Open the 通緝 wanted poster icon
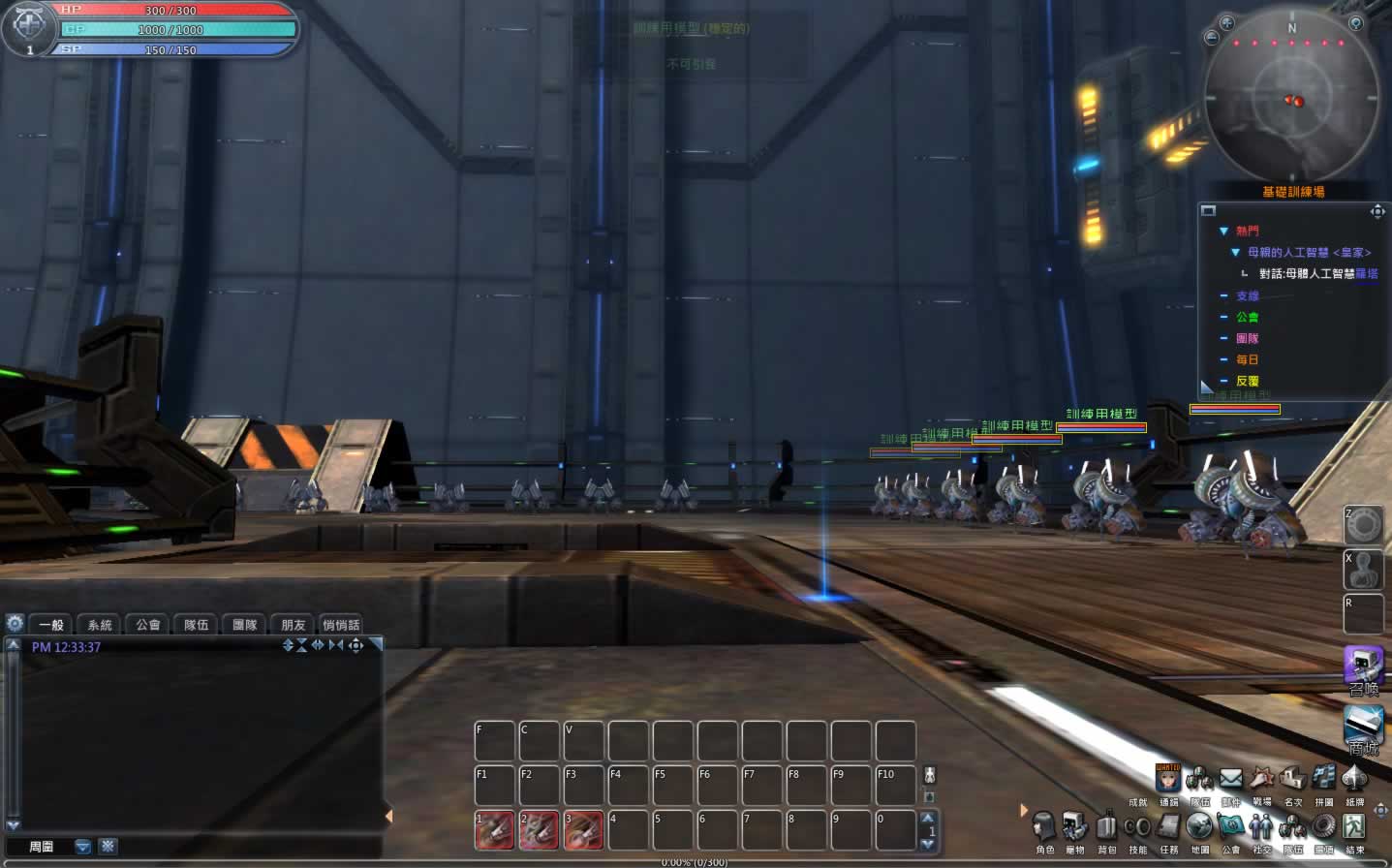This screenshot has width=1392, height=868. 1168,779
